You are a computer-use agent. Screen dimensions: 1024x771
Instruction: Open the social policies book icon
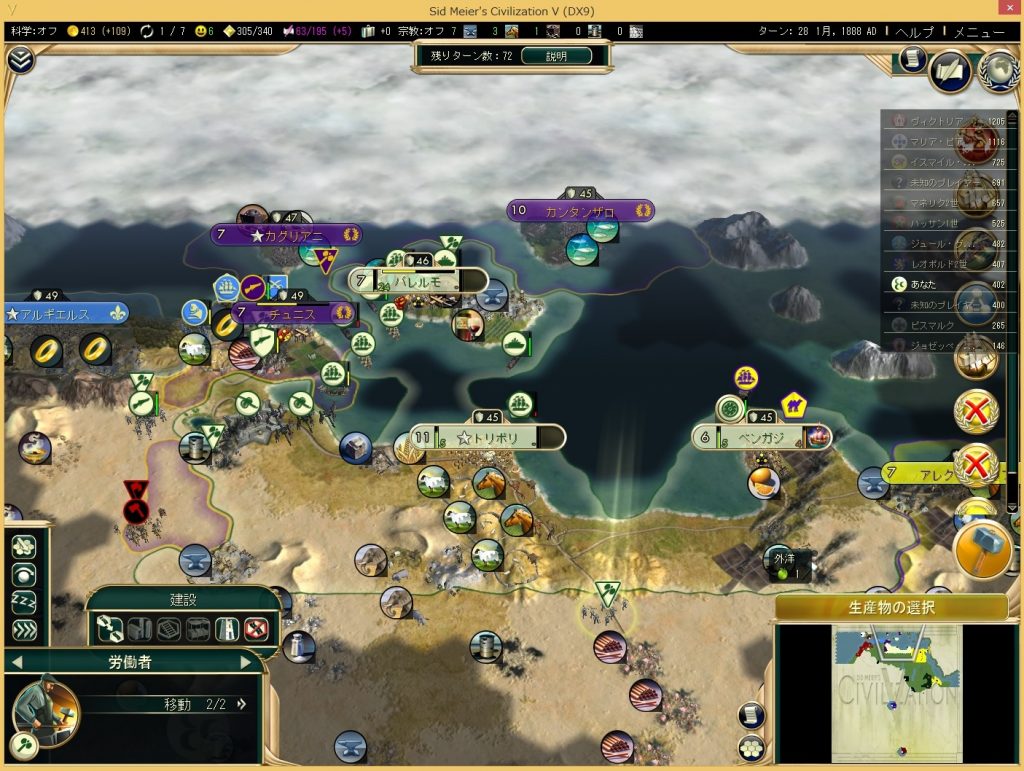(x=950, y=70)
